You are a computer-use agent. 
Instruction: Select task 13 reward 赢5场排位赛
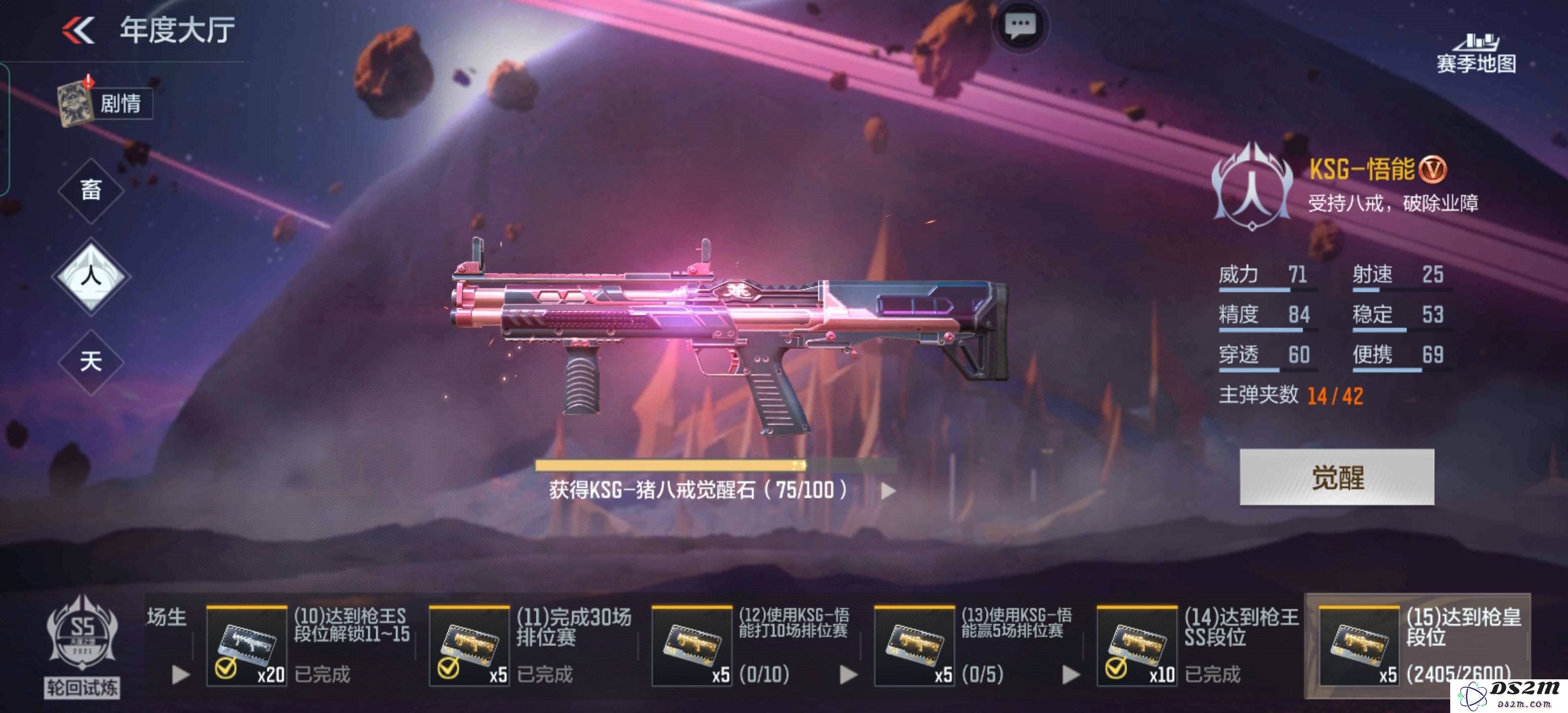click(x=914, y=646)
